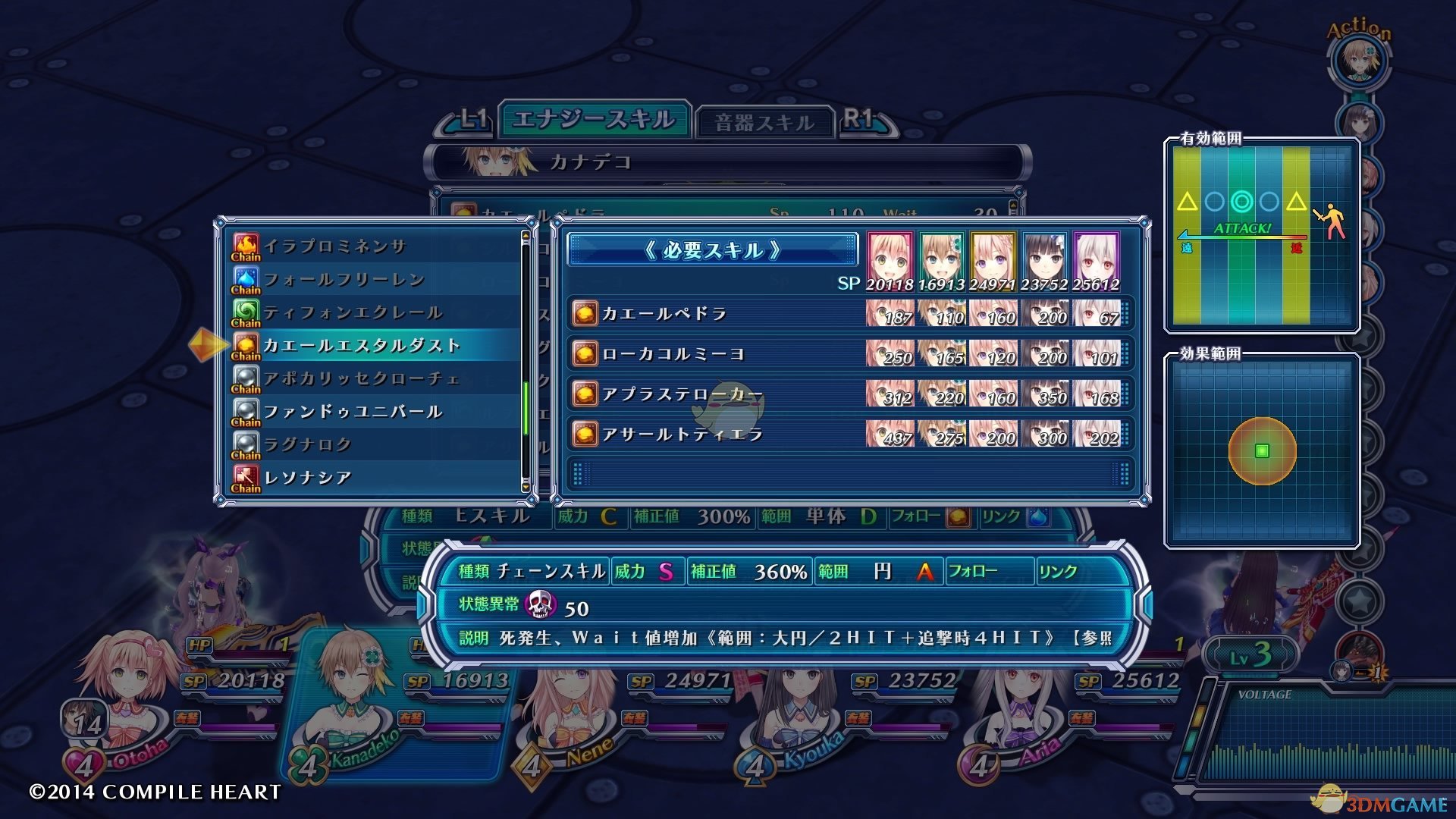This screenshot has height=819, width=1456.
Task: Select the イラプロミネンサ chain skill
Action: click(x=335, y=246)
